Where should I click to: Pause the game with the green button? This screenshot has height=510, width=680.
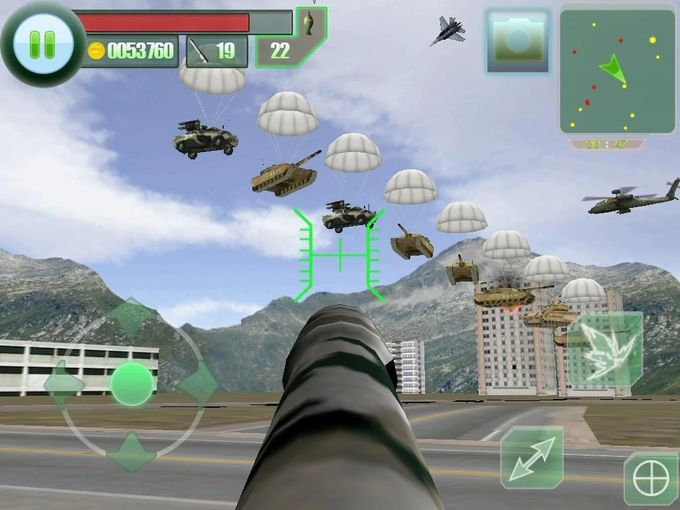(x=41, y=43)
